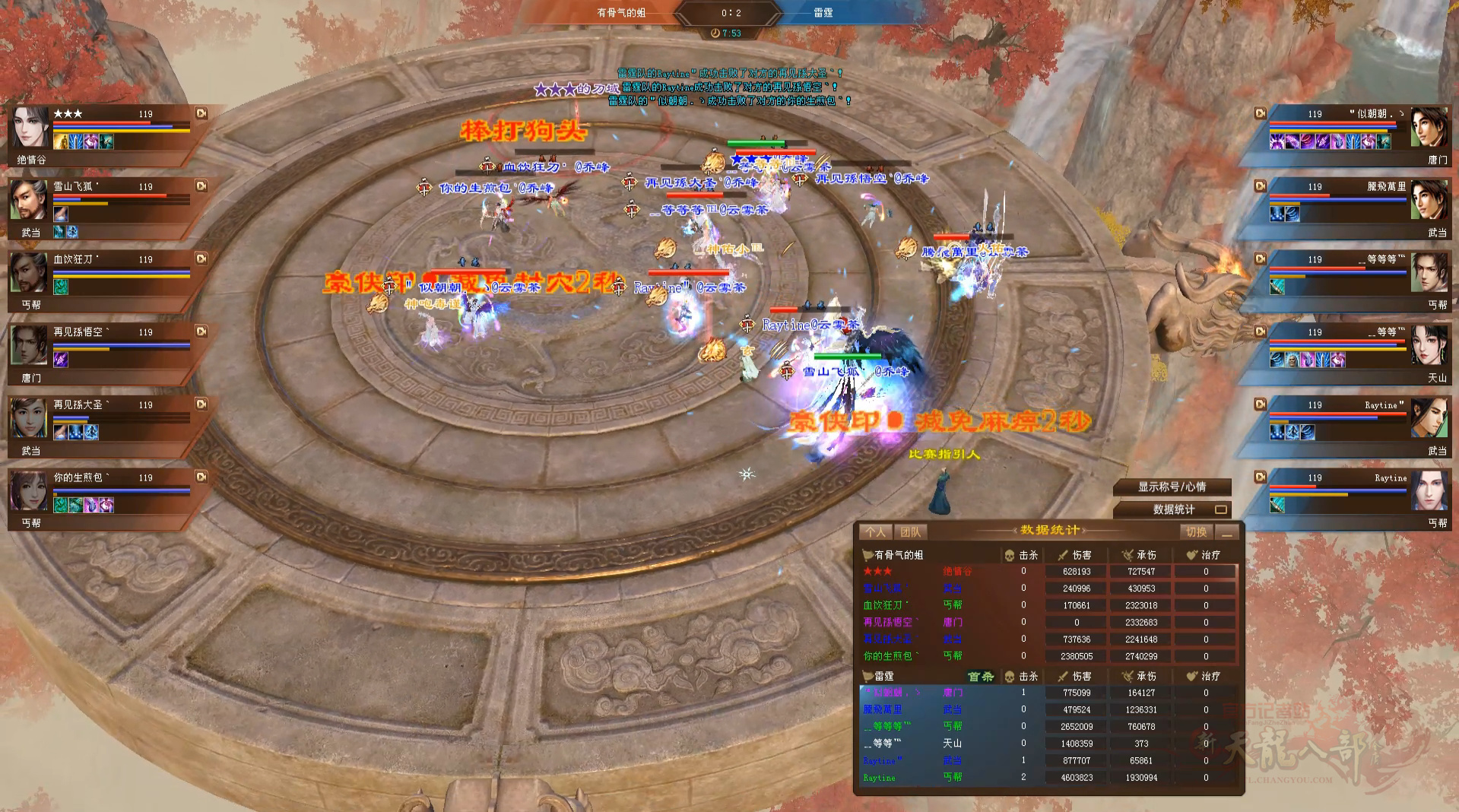Click the heart 治疗 icon in the stats header
This screenshot has width=1459, height=812.
tap(1191, 554)
